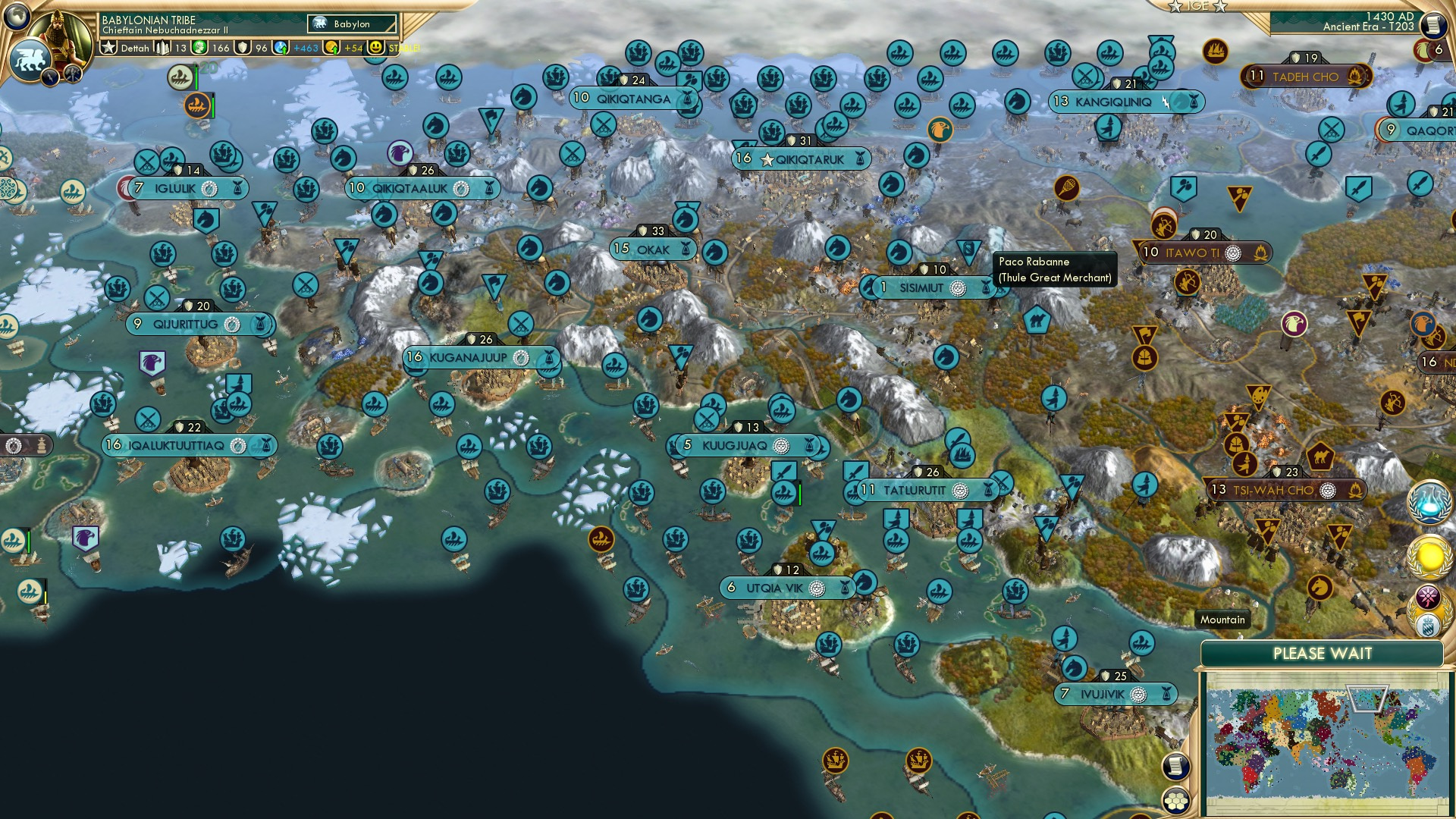Viewport: 1456px width, 819px height.
Task: Click the happiness smiley in the status bar
Action: coord(376,47)
